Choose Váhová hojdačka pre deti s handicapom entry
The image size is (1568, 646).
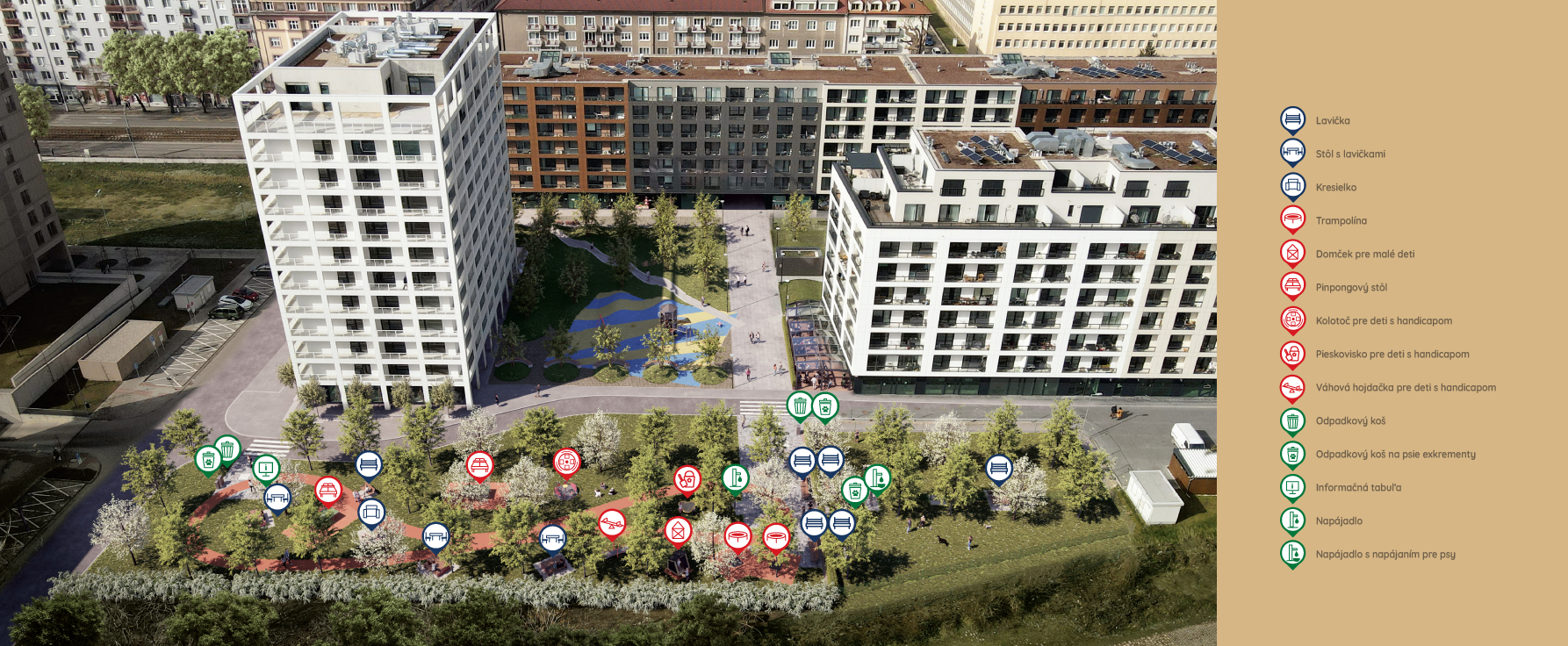coord(1405,388)
